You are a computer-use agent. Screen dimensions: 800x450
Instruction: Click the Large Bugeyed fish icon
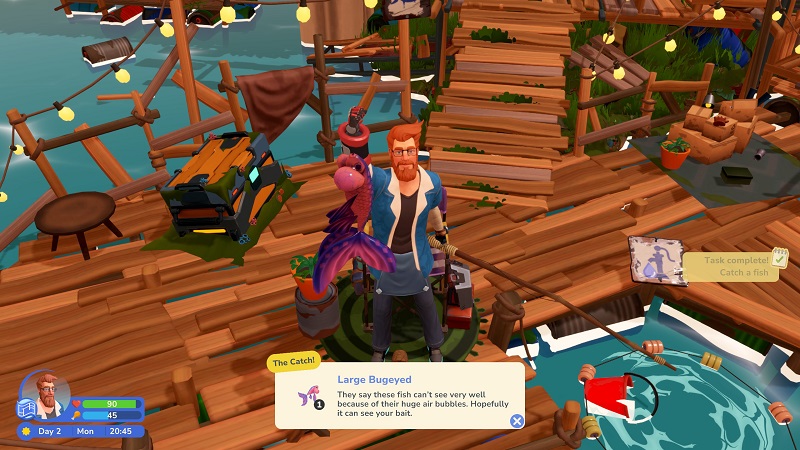pyautogui.click(x=309, y=396)
